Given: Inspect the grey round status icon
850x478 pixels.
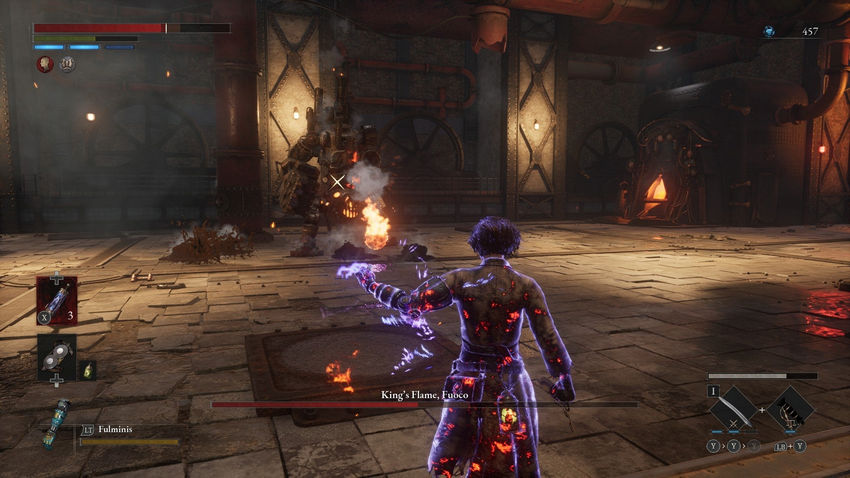Looking at the screenshot, I should (67, 64).
